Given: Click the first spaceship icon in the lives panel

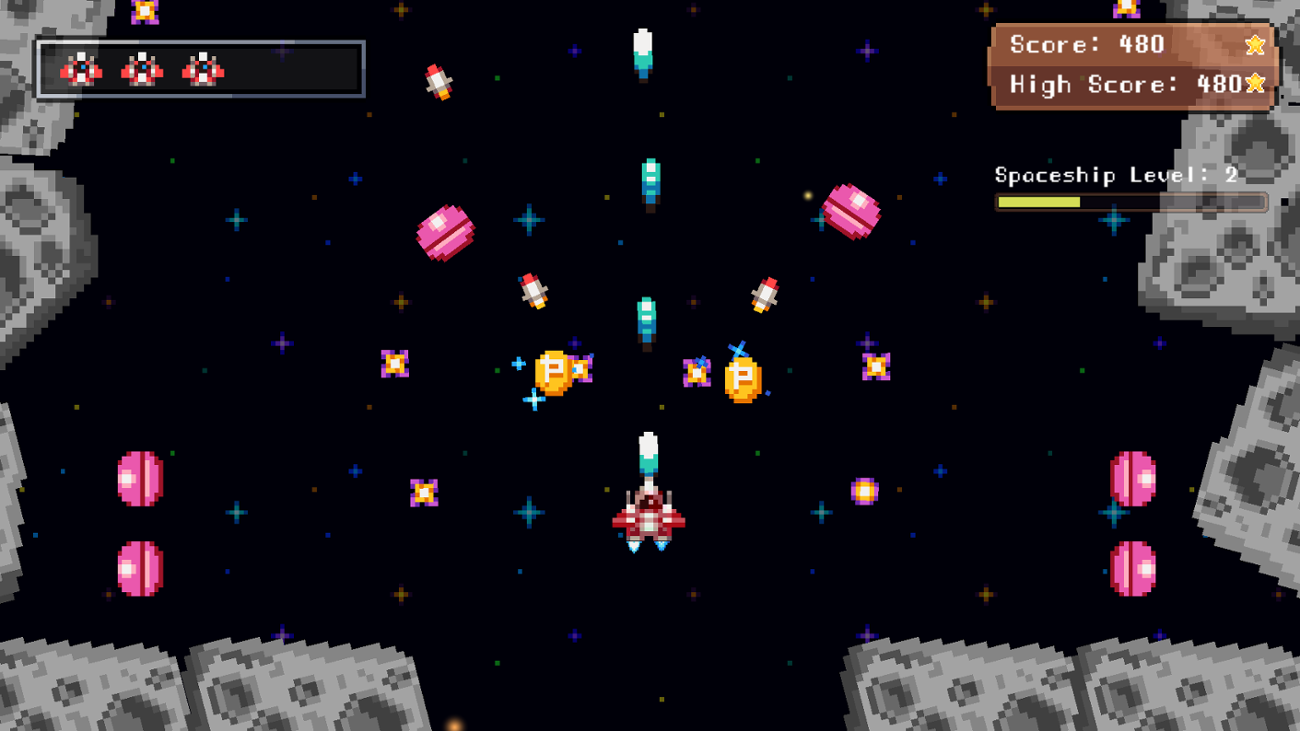Looking at the screenshot, I should coord(82,68).
